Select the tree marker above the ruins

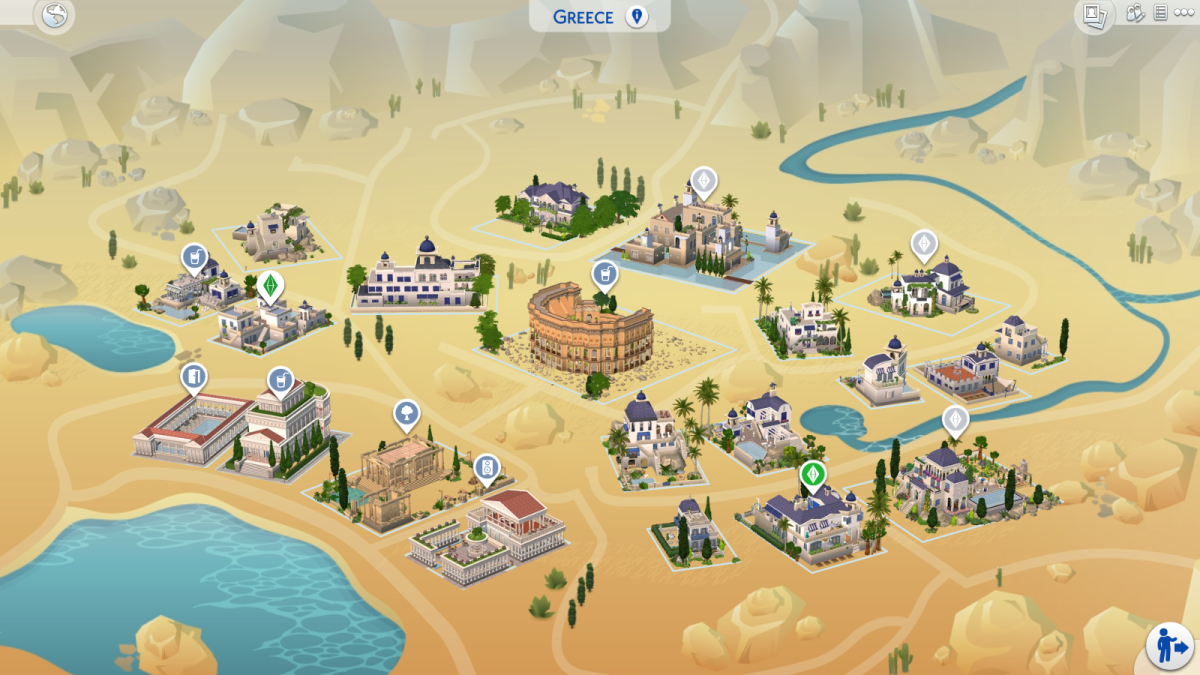tap(406, 413)
